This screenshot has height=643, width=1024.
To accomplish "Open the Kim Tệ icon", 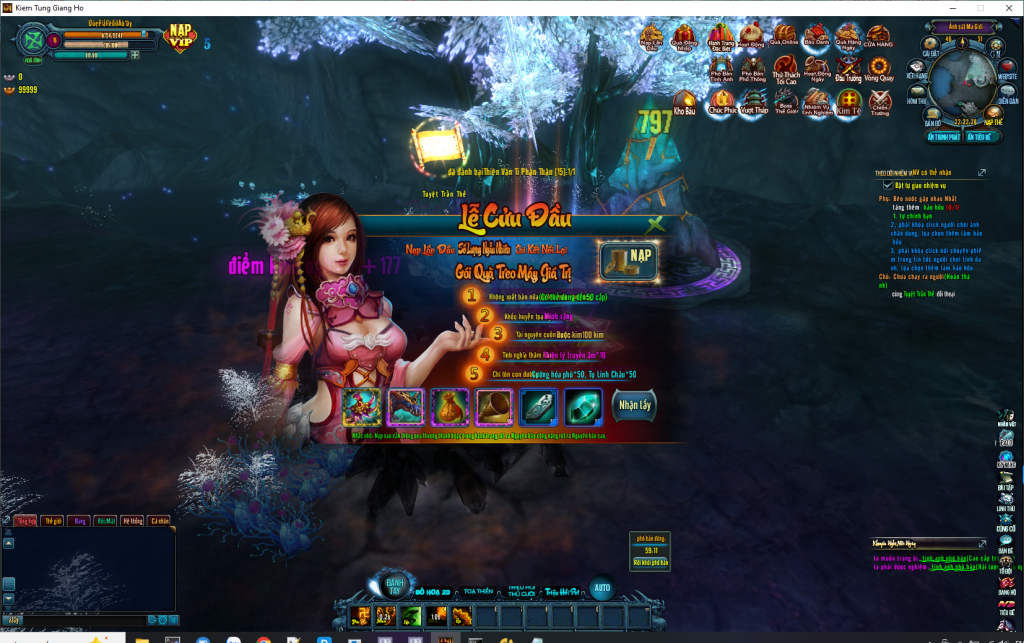I will point(849,101).
